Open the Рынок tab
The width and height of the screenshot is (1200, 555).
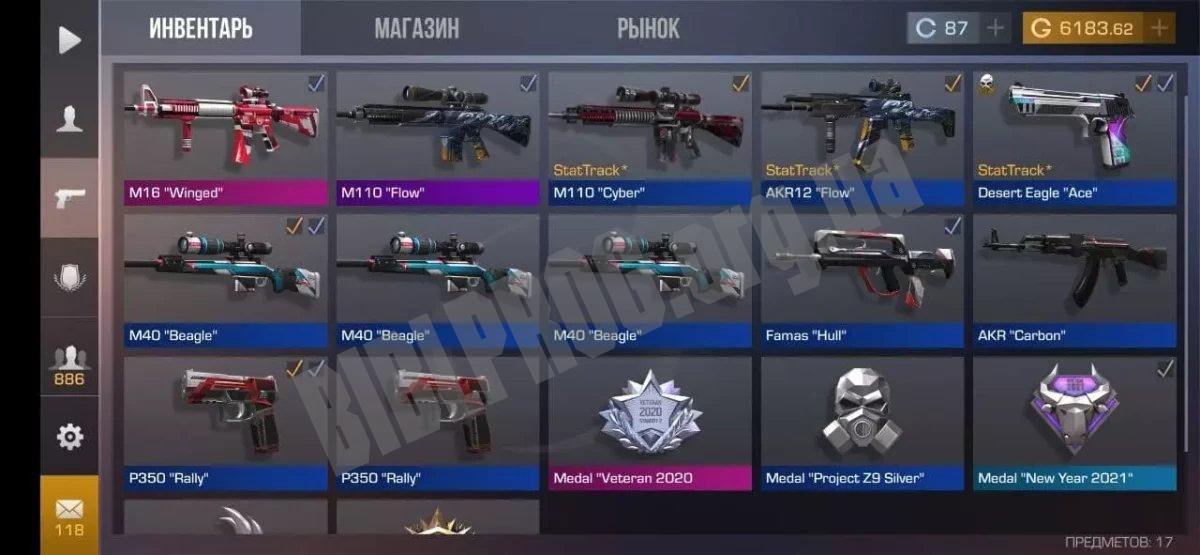648,28
